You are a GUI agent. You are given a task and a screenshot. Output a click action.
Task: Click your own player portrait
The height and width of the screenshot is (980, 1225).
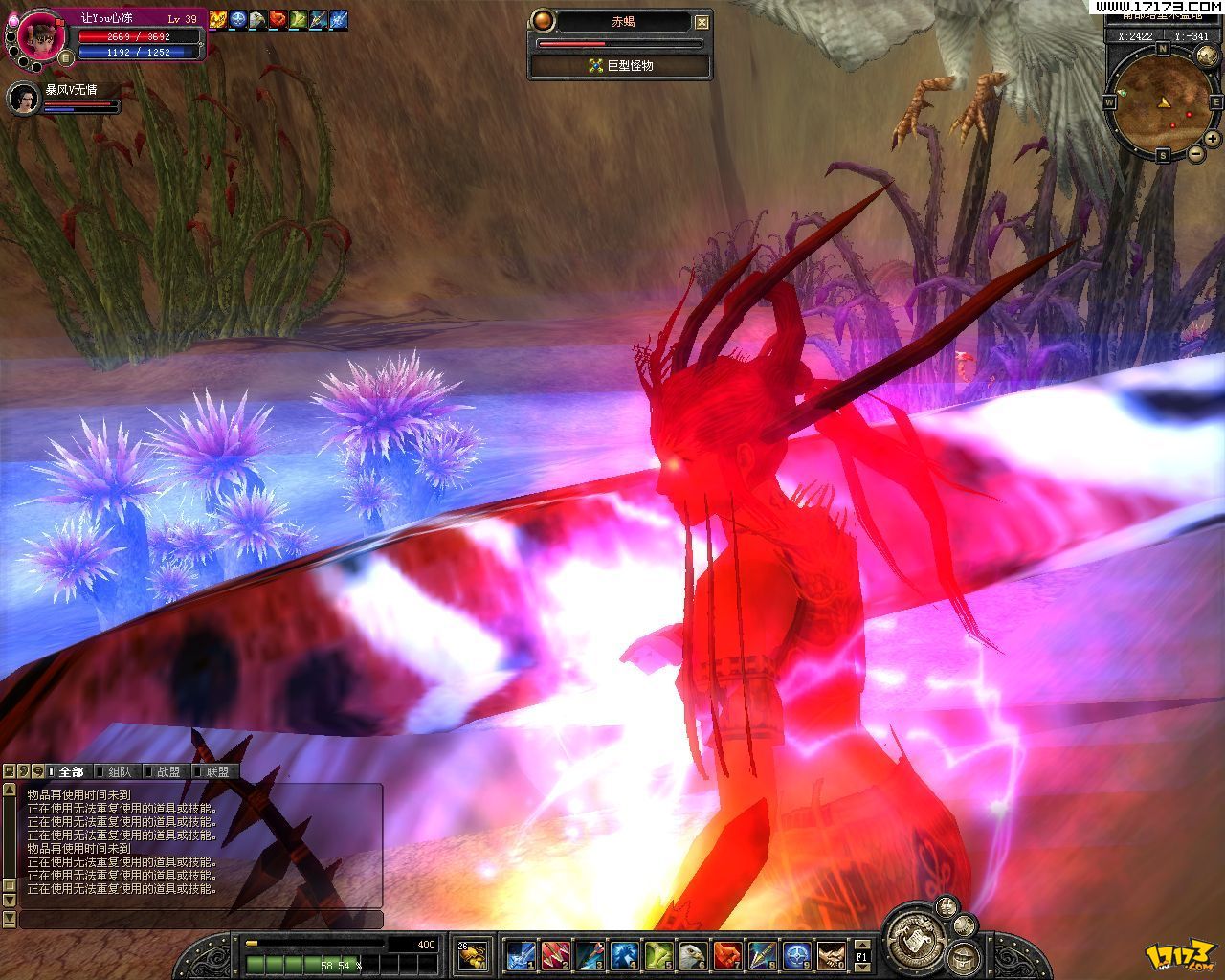pyautogui.click(x=42, y=35)
